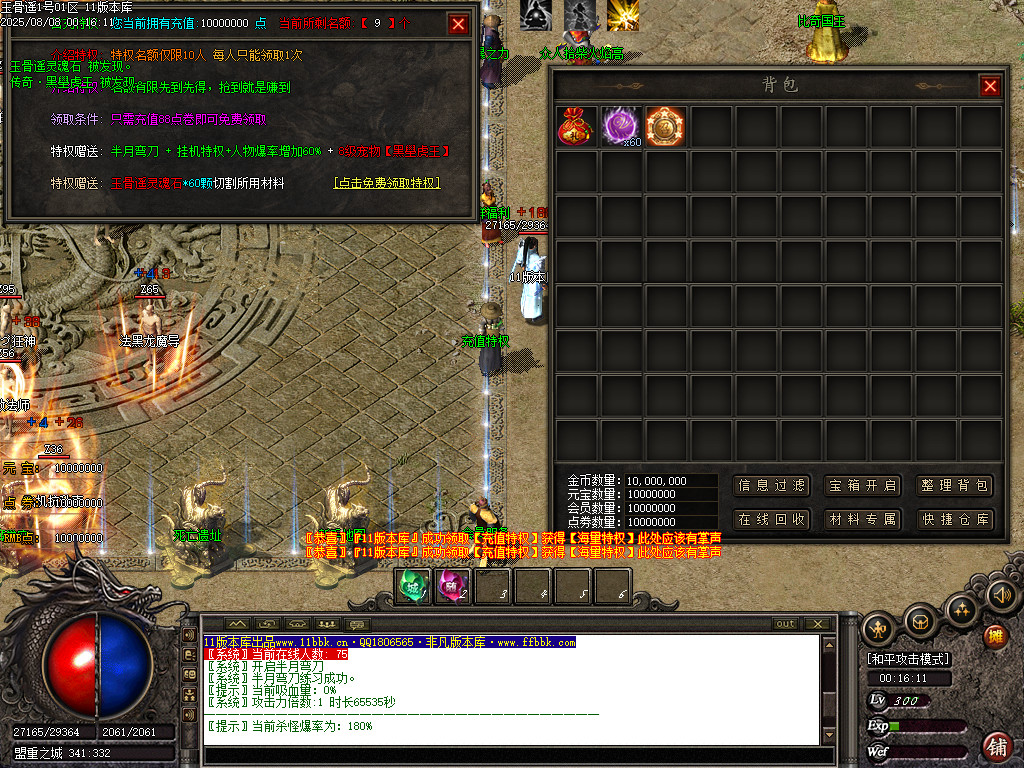Image resolution: width=1024 pixels, height=768 pixels.
Task: Open 在线回收 online recycling
Action: click(x=771, y=520)
